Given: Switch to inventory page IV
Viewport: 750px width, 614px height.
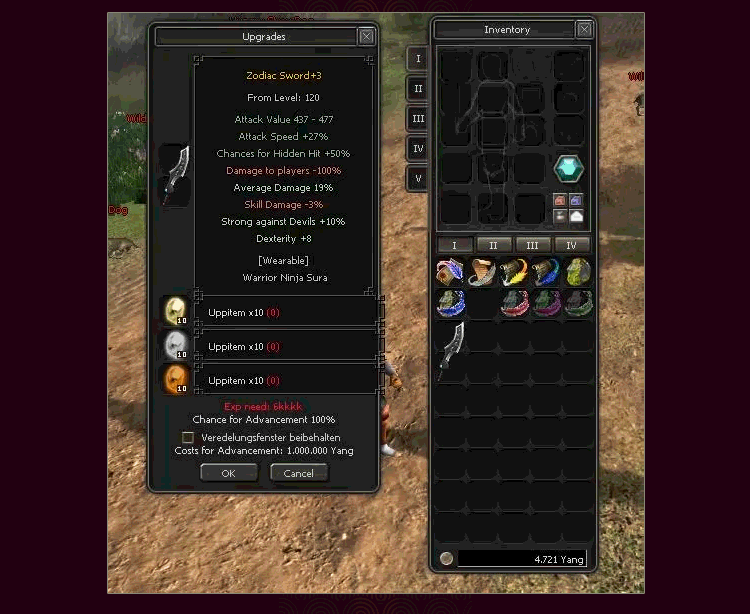Looking at the screenshot, I should click(572, 245).
